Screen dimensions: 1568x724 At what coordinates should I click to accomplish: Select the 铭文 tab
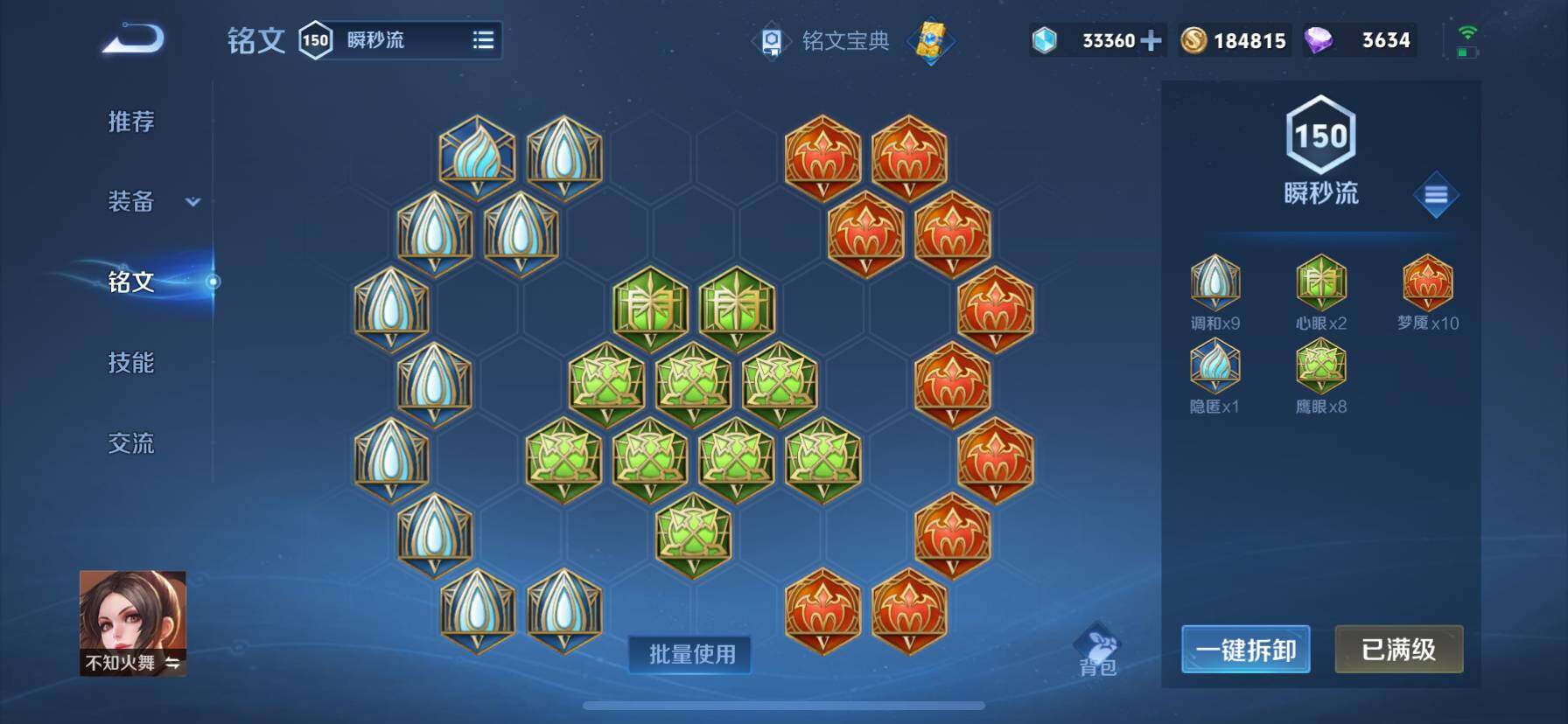[131, 282]
